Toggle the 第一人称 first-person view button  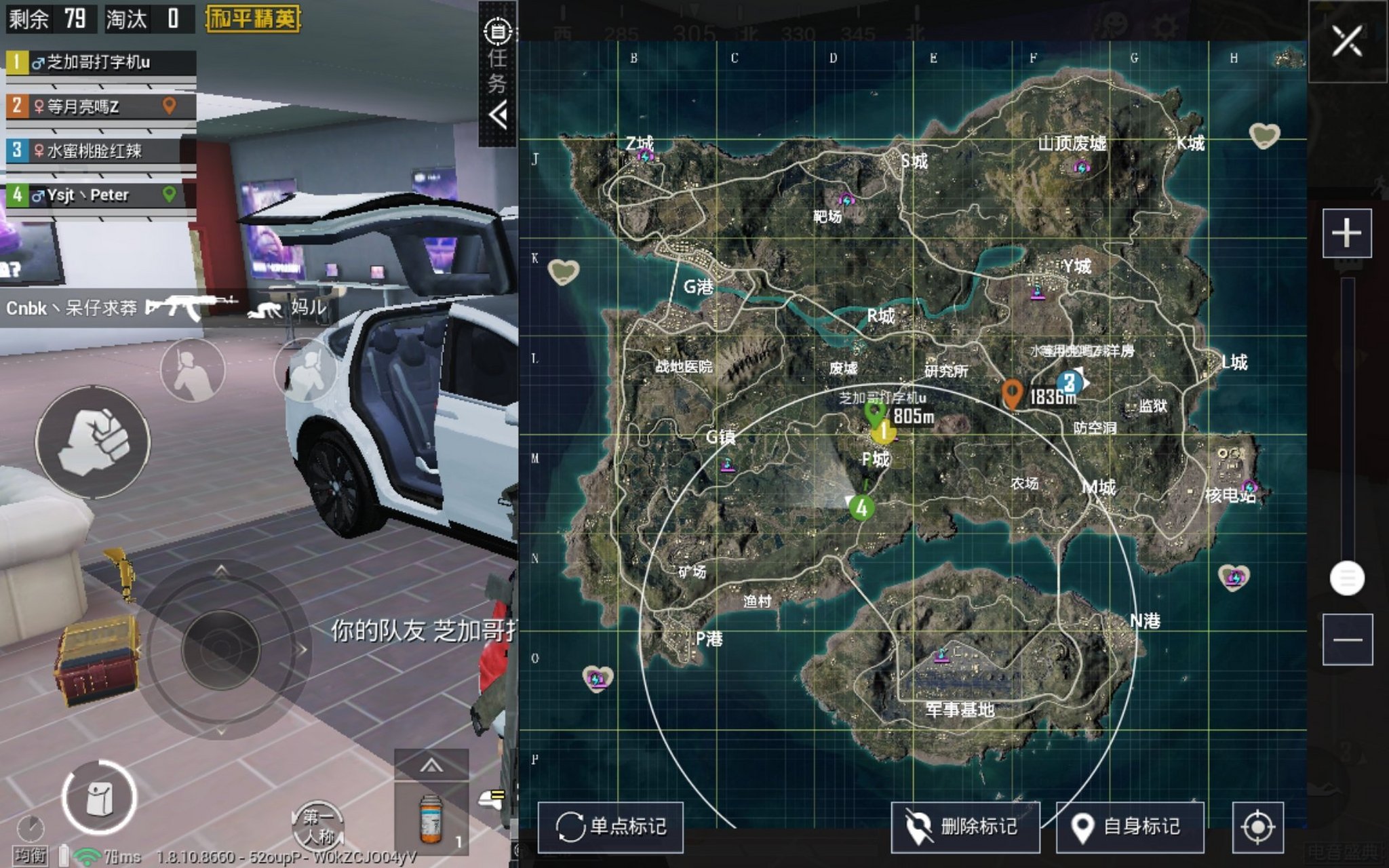[317, 826]
